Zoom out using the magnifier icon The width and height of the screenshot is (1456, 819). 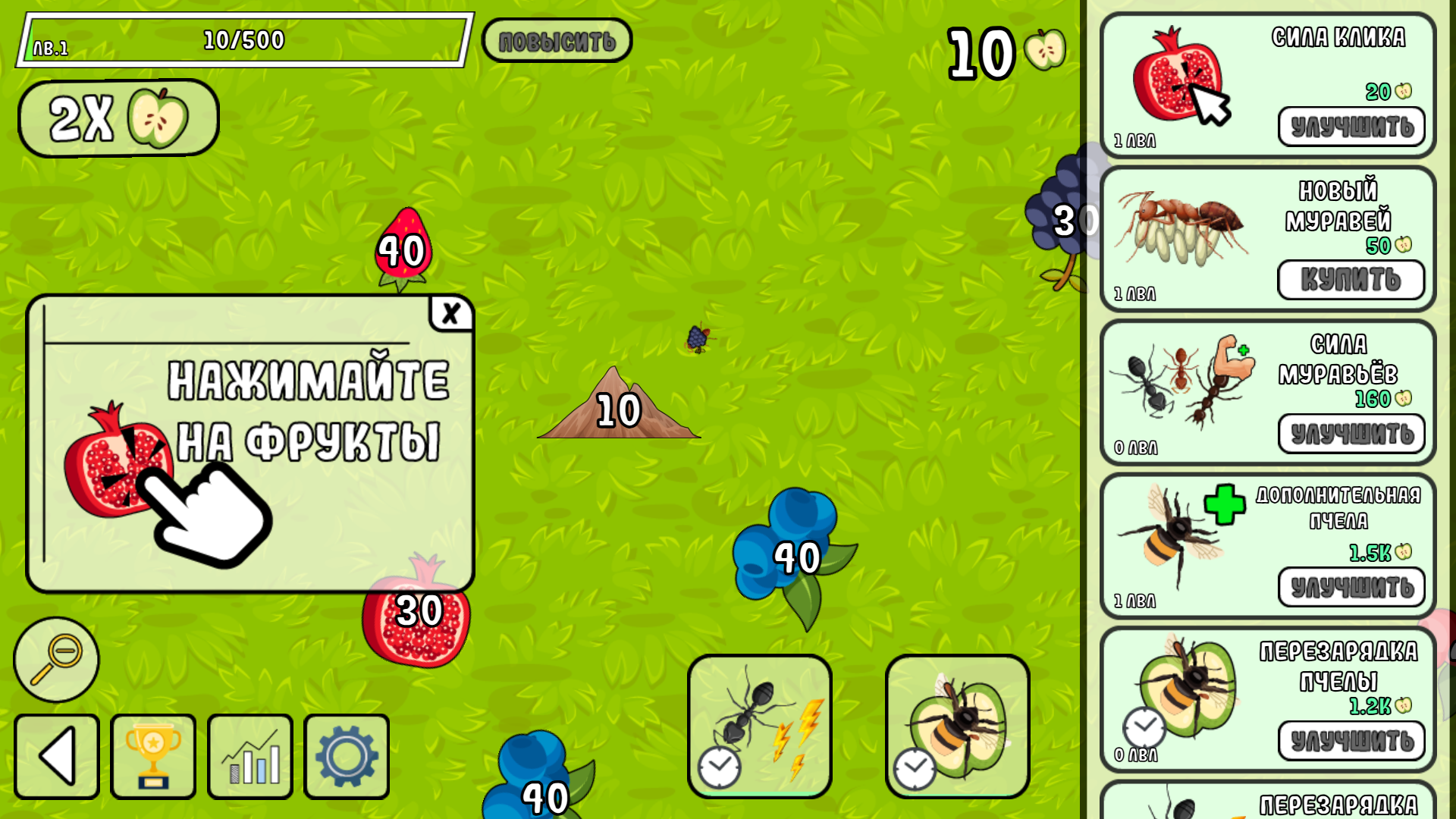click(57, 658)
